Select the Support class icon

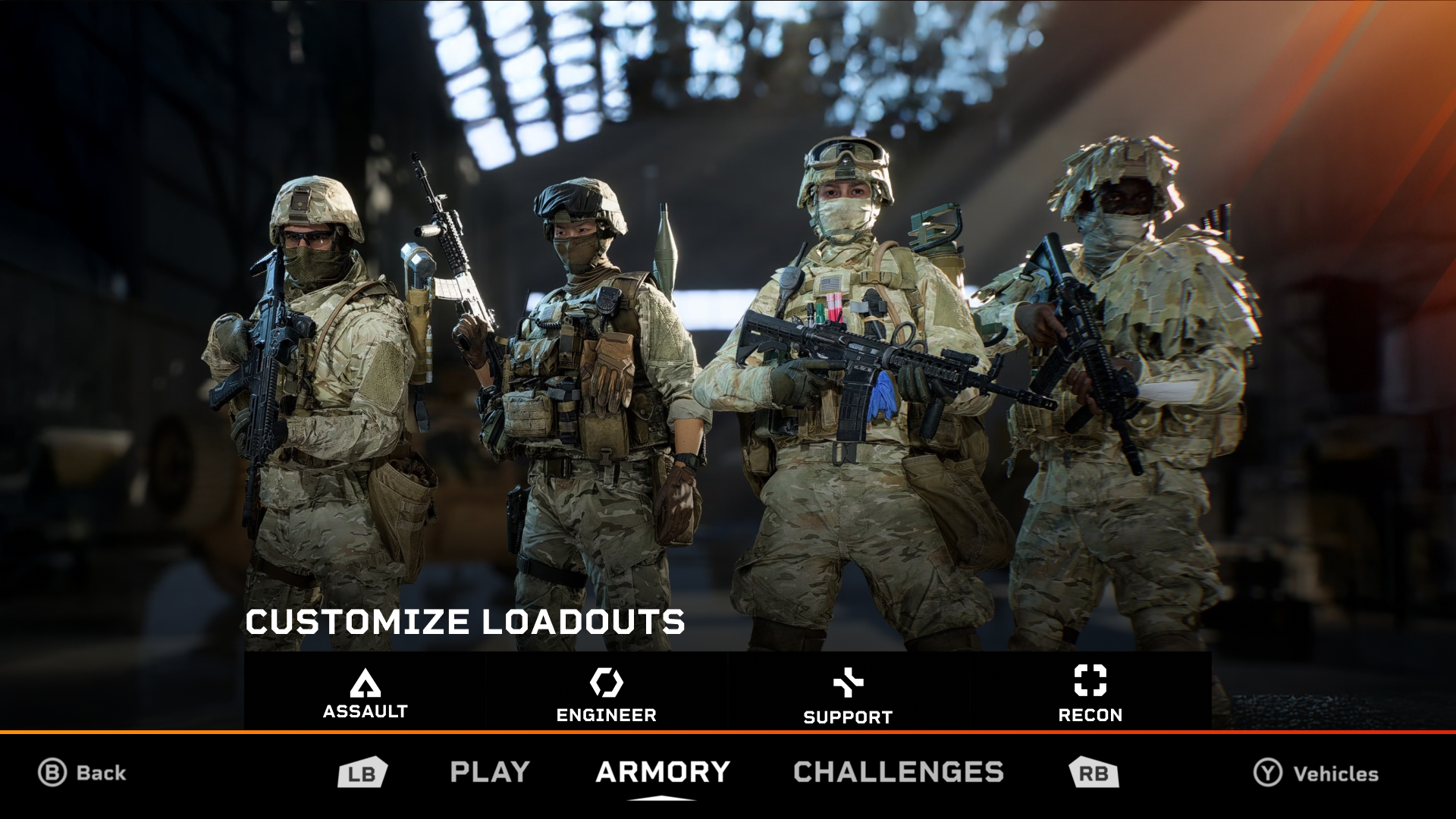coord(848,683)
